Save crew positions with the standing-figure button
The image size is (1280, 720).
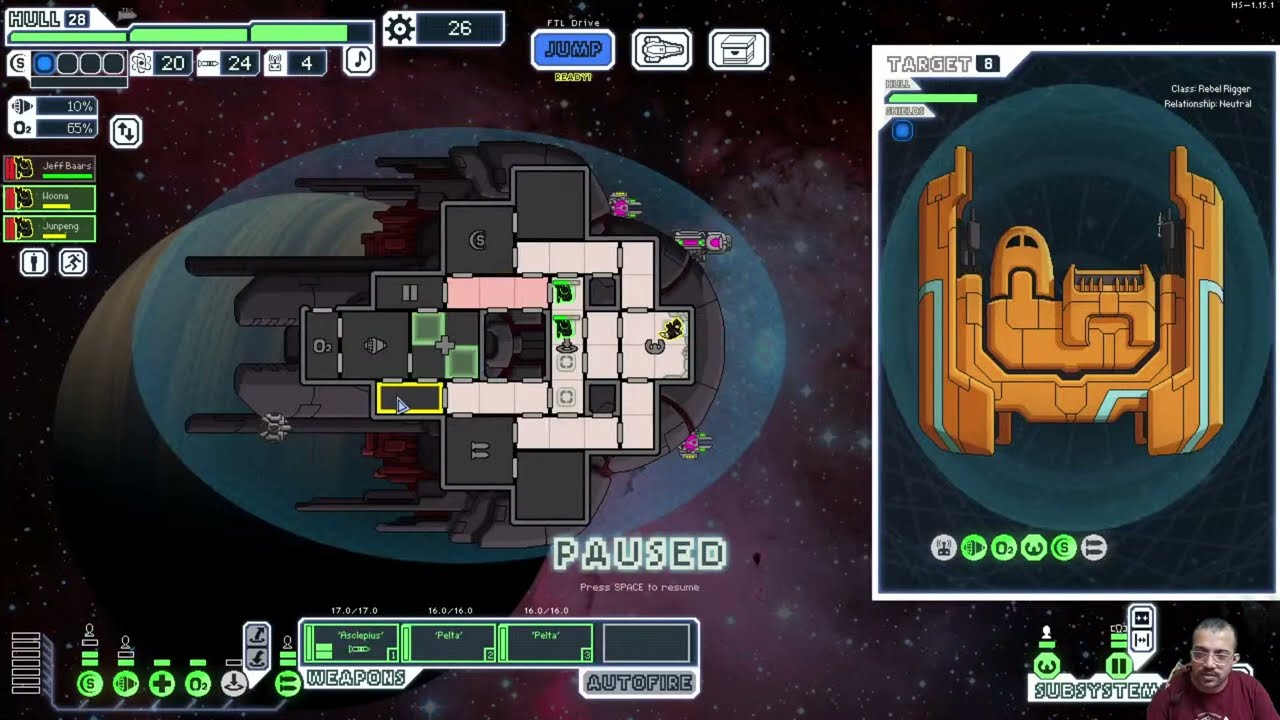pos(34,262)
